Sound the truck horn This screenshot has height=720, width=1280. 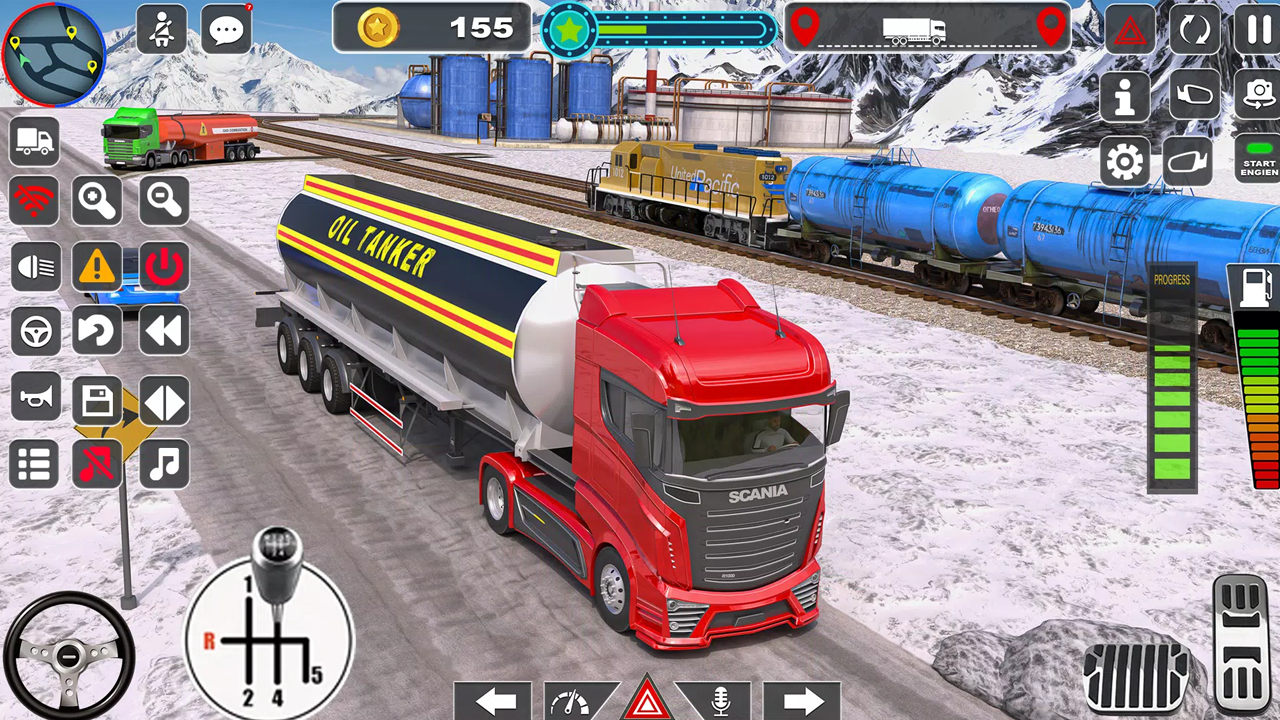pyautogui.click(x=35, y=397)
